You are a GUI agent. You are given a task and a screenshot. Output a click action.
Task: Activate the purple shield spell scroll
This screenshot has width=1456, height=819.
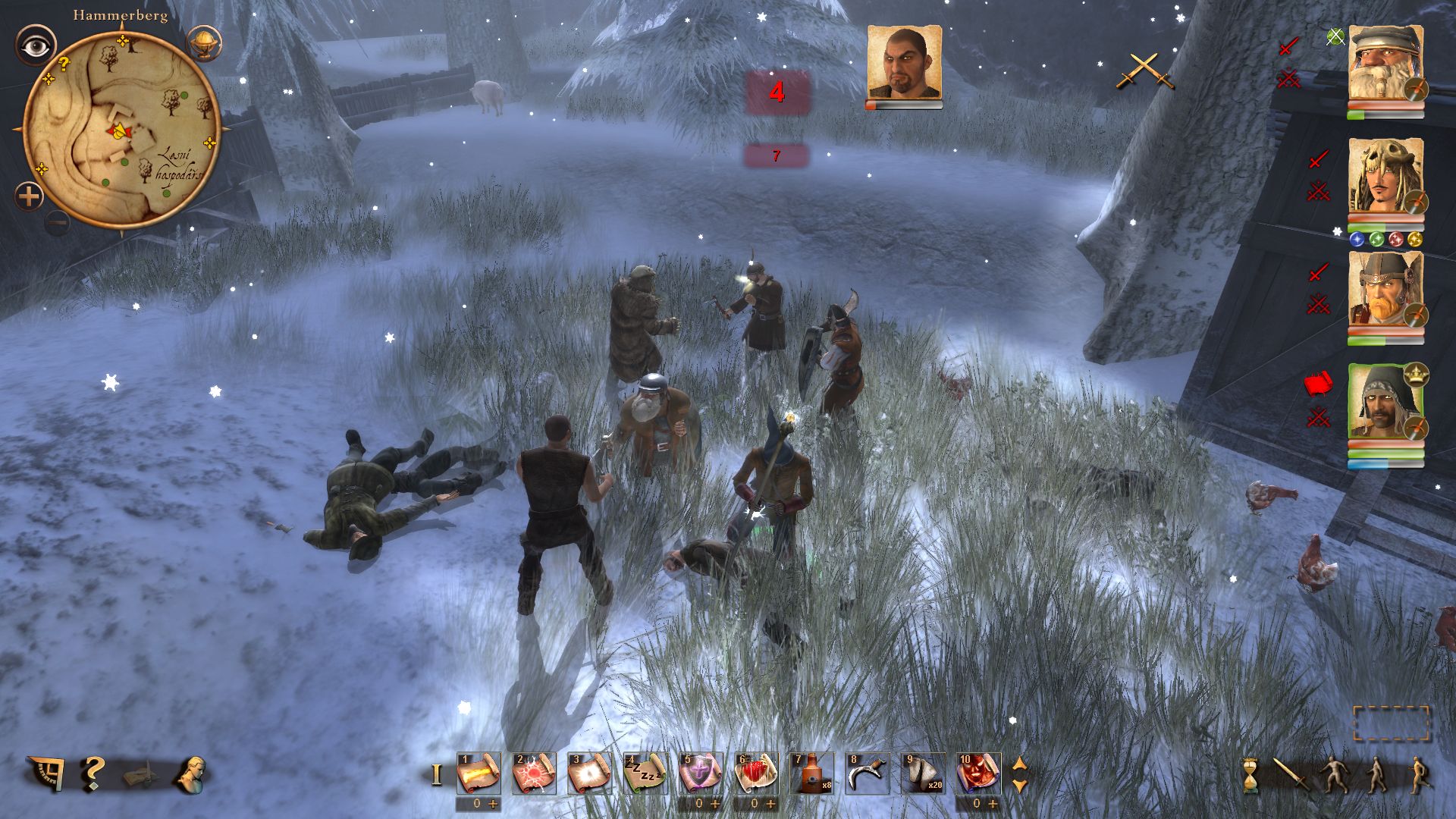pos(701,774)
